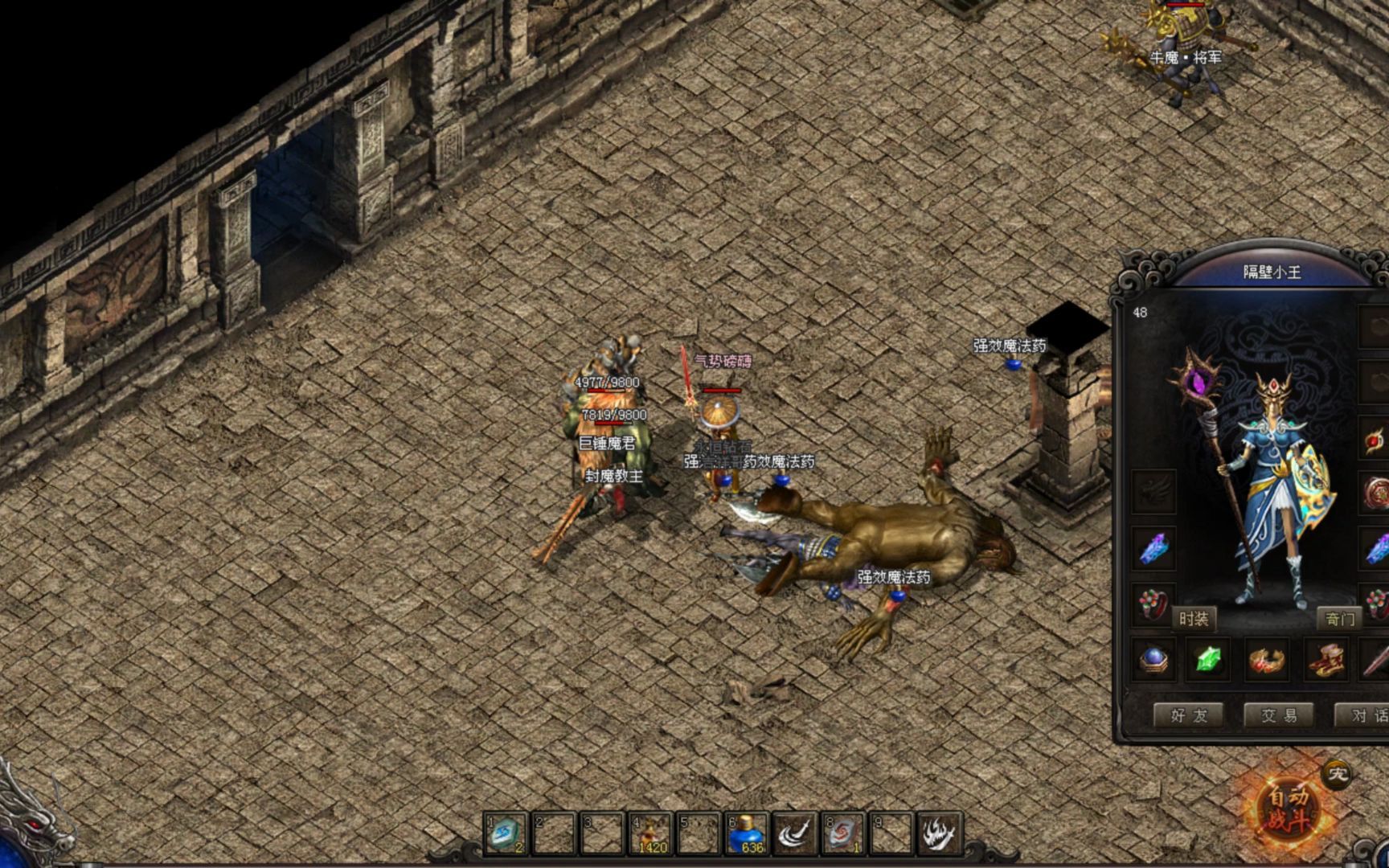This screenshot has width=1389, height=868.
Task: Activate the flaming sword skill icon
Action: 940,833
